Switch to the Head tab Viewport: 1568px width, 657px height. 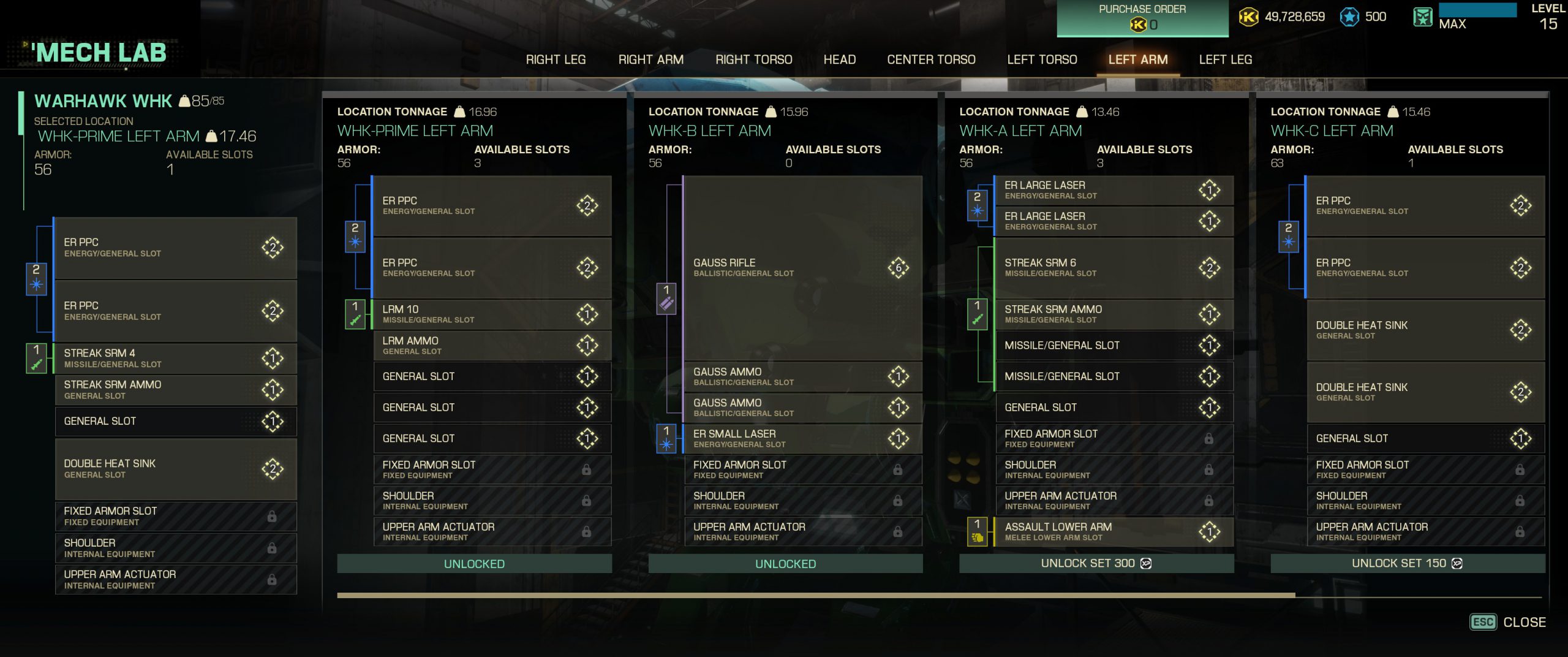(x=839, y=59)
